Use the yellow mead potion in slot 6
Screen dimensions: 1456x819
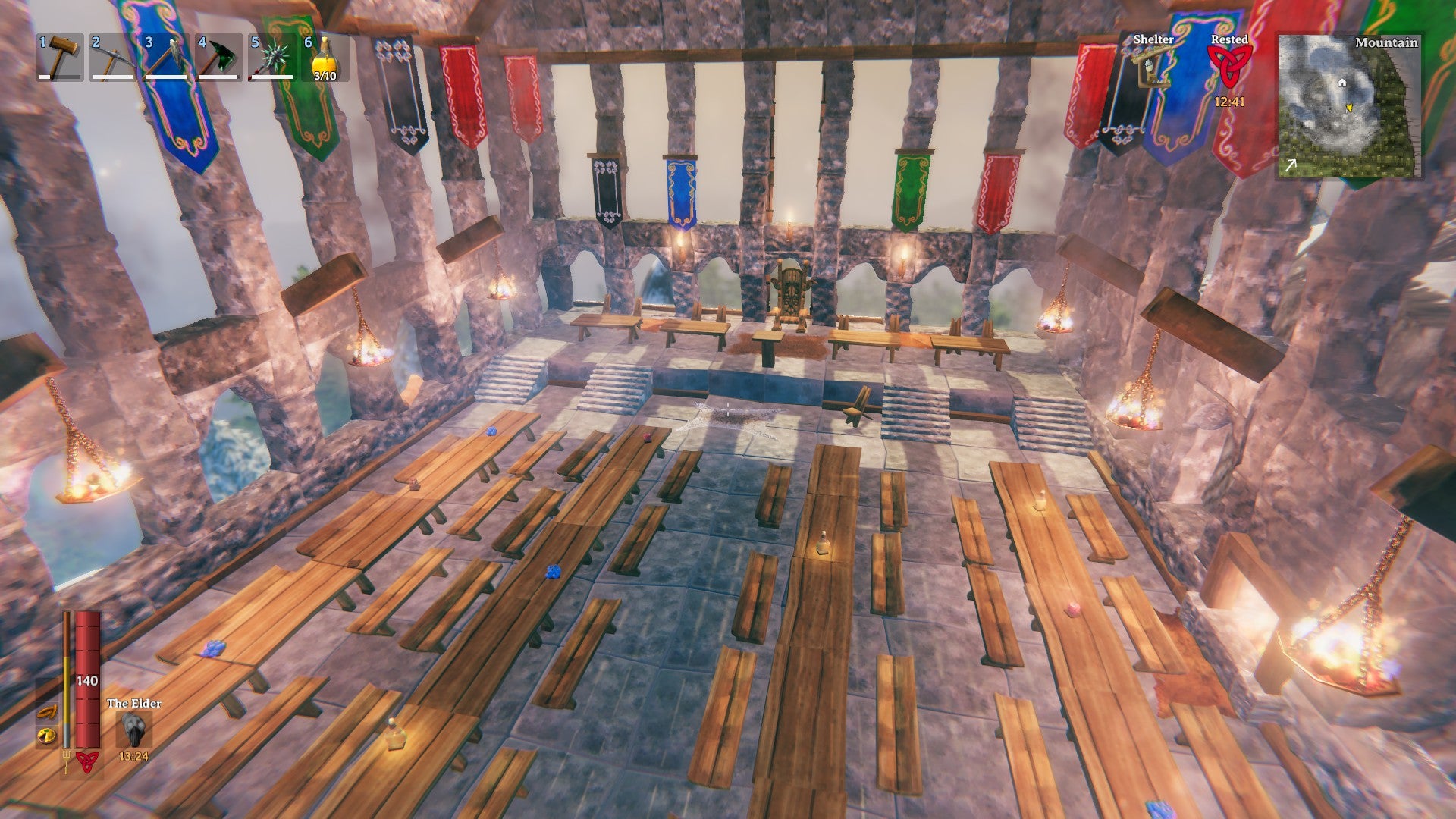(325, 57)
